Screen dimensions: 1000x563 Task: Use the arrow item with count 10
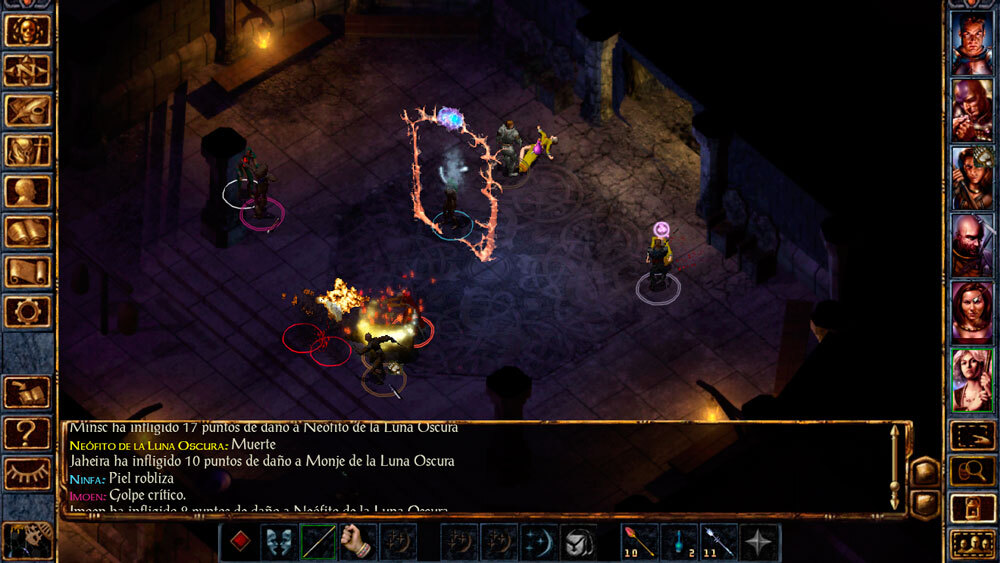[x=640, y=542]
